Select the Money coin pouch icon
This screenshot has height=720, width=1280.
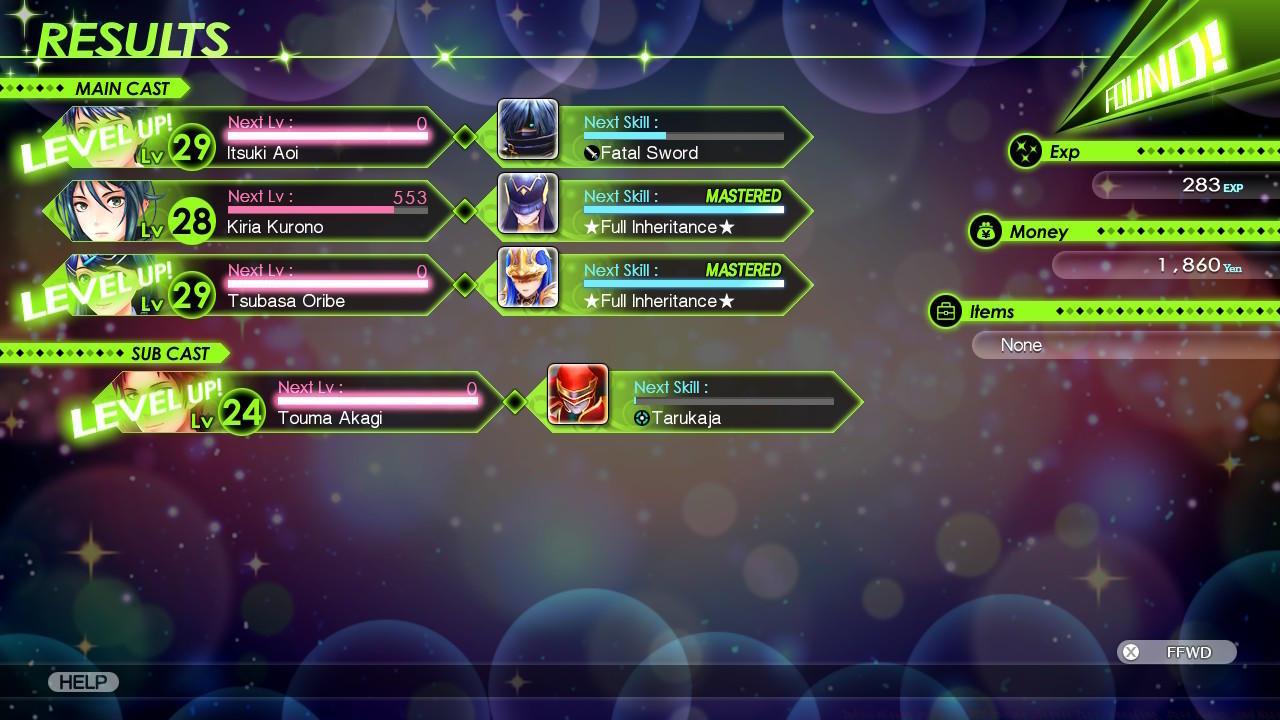tap(986, 231)
